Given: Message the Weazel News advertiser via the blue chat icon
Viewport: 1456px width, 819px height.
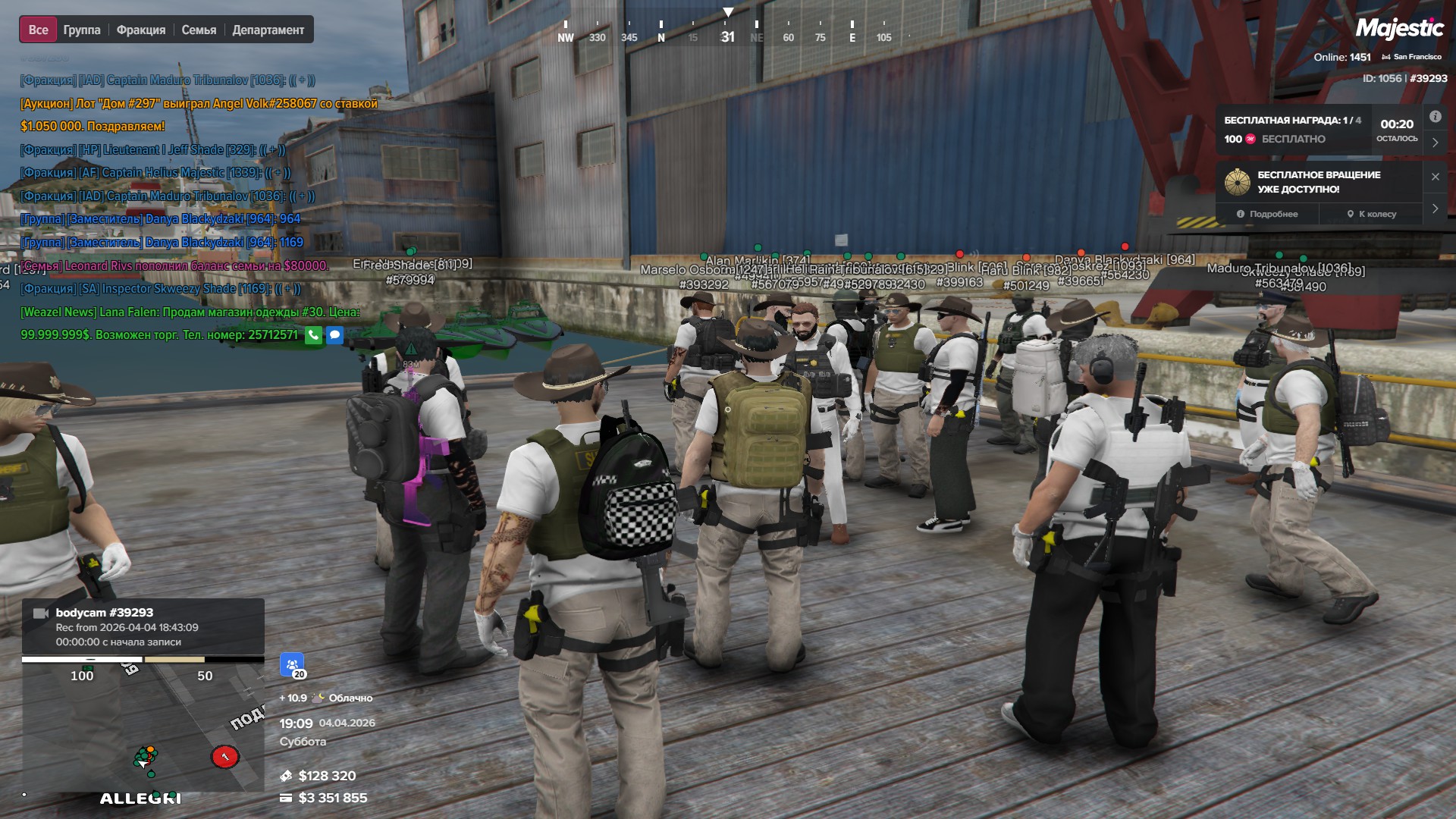Looking at the screenshot, I should [334, 334].
